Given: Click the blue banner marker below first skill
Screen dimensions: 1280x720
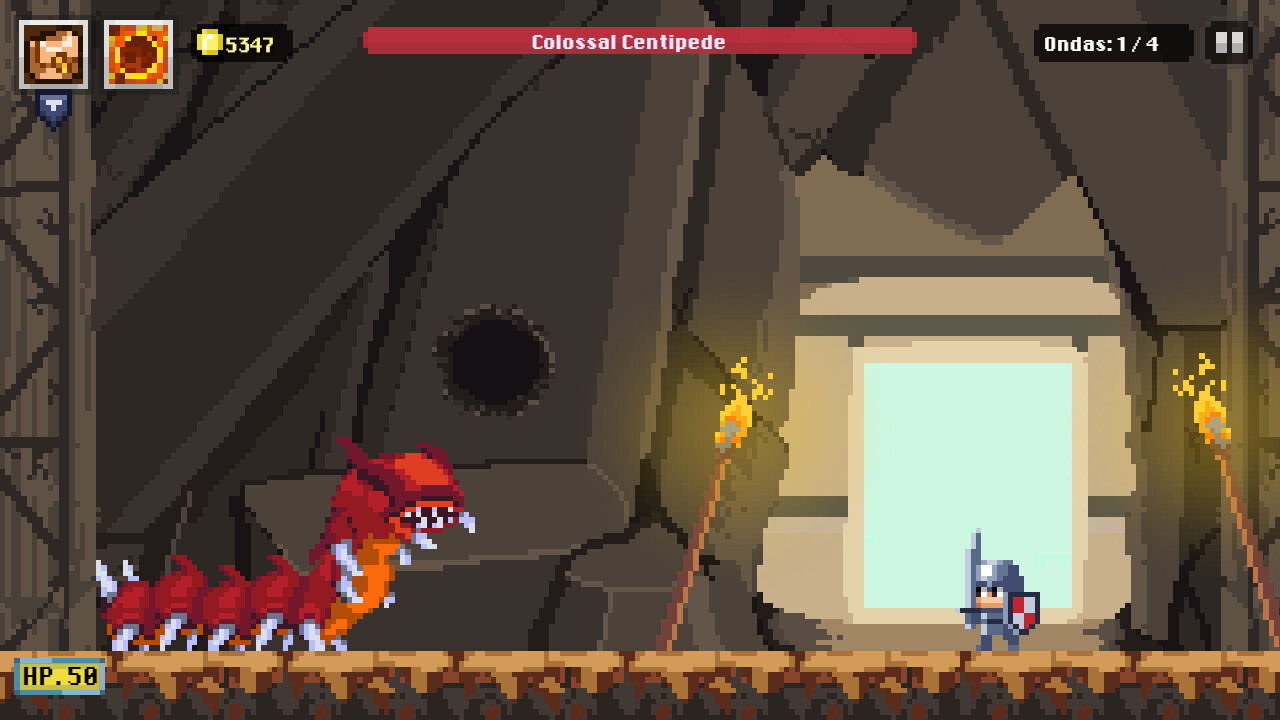Looking at the screenshot, I should coord(55,105).
